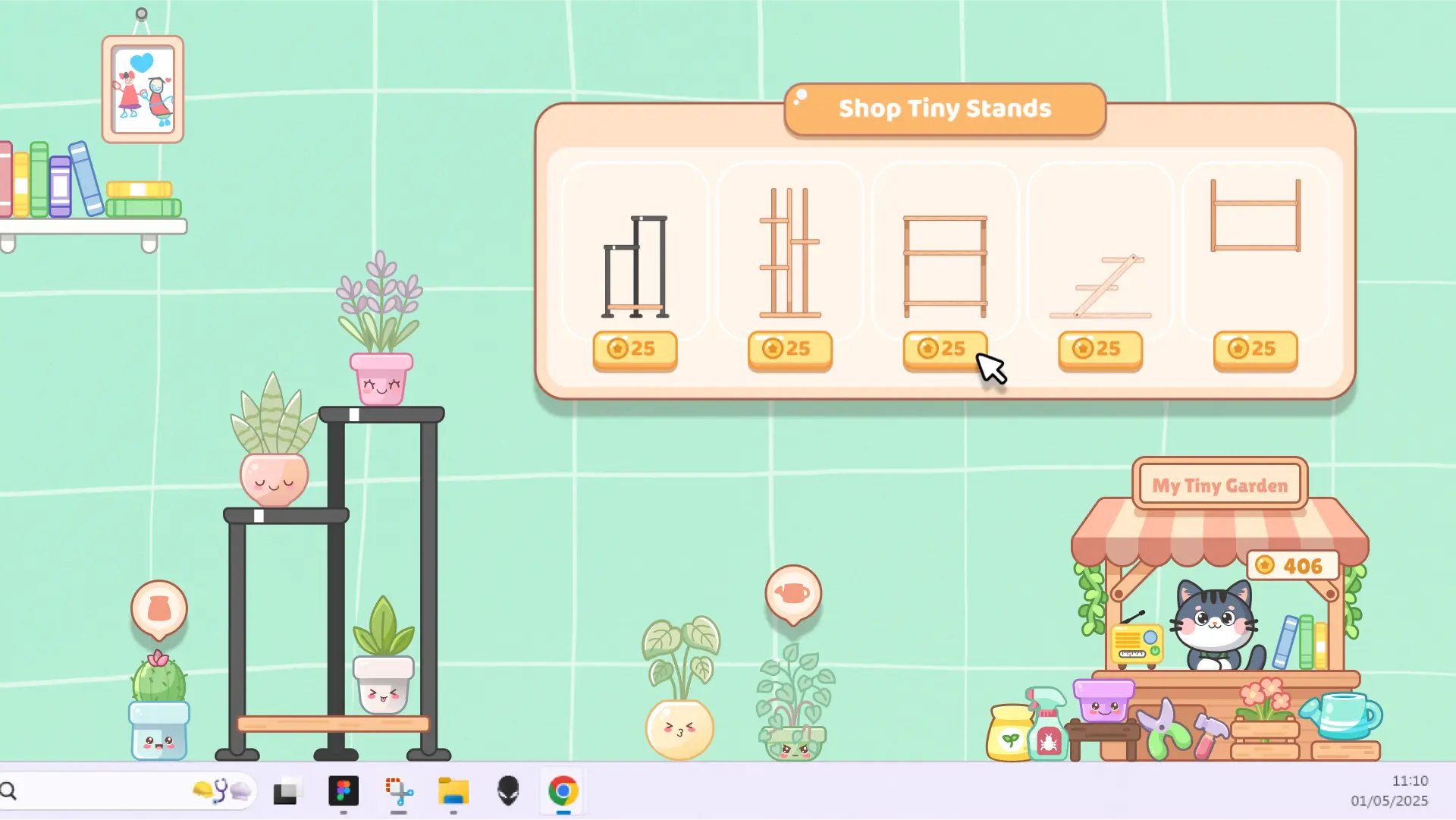This screenshot has width=1456, height=820.
Task: Purchase the slanted light wood stand
Action: [1100, 349]
